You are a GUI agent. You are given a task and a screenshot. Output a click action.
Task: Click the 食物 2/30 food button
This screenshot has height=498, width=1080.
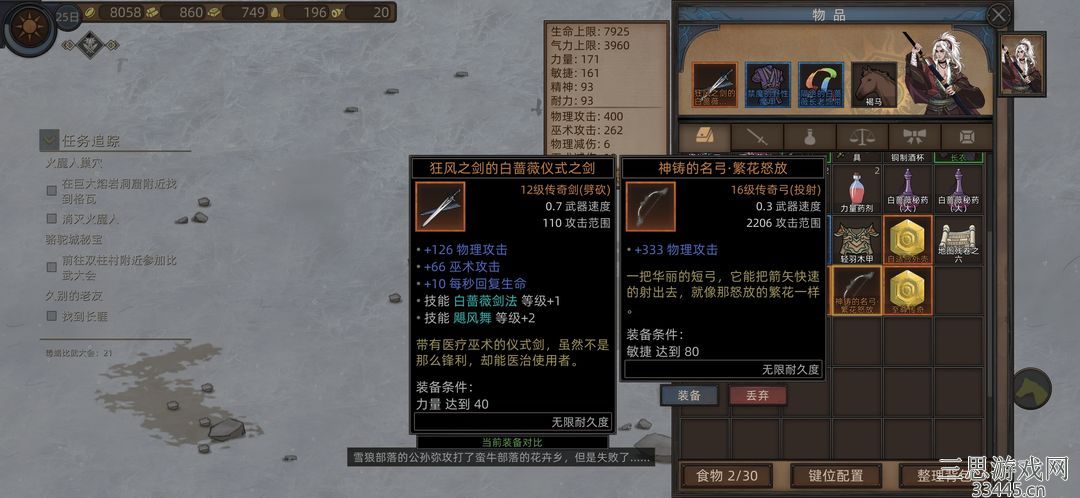point(722,475)
